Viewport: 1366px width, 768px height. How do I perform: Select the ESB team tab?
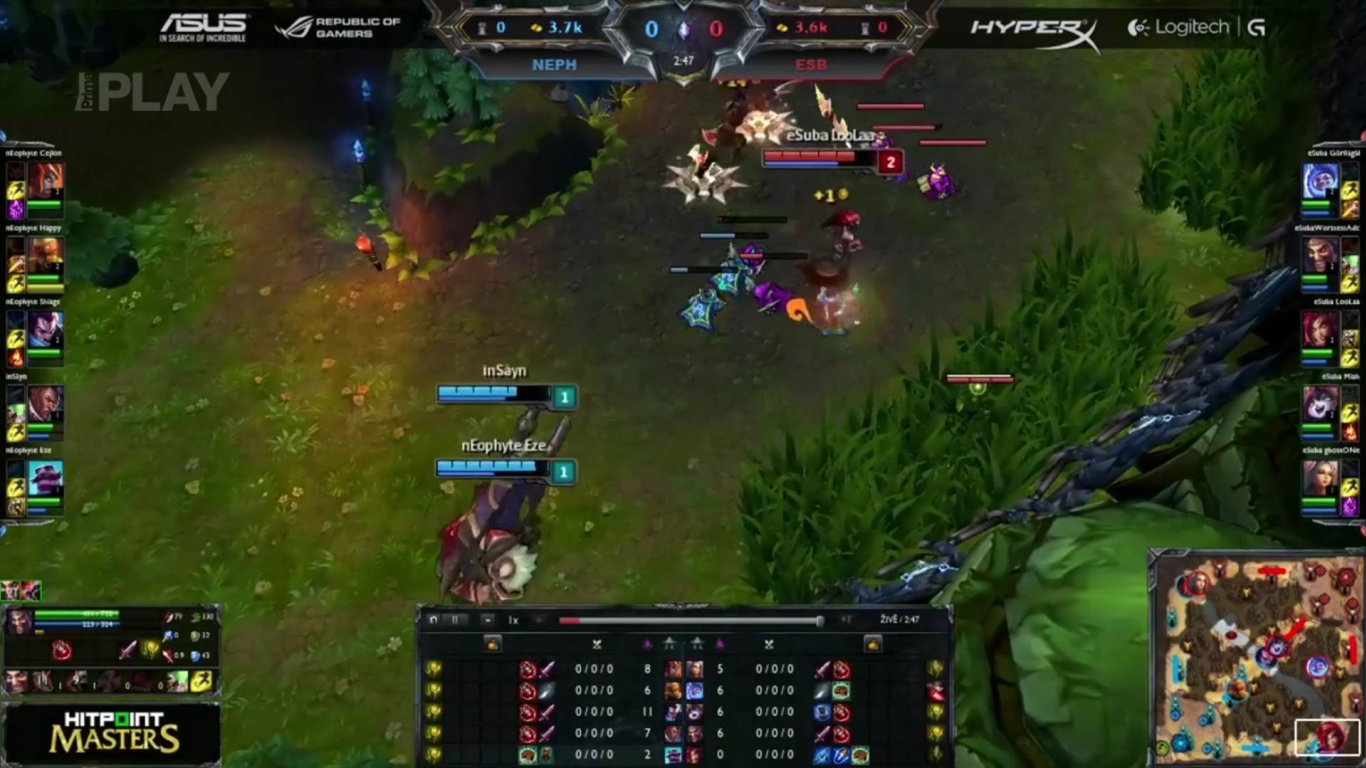(812, 64)
